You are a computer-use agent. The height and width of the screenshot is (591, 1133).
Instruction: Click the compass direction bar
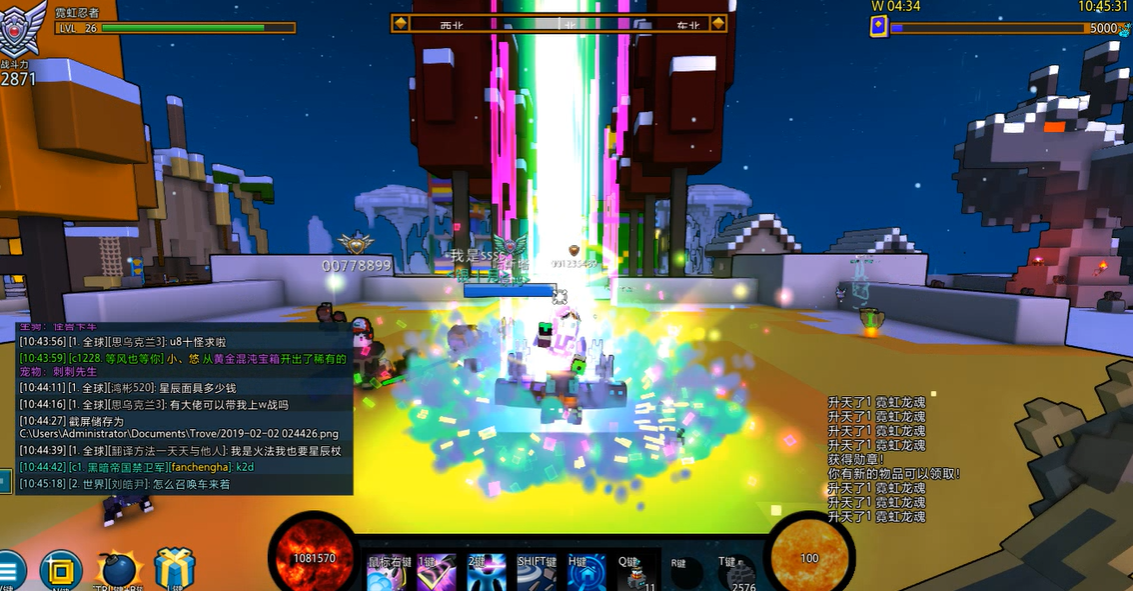tap(559, 23)
